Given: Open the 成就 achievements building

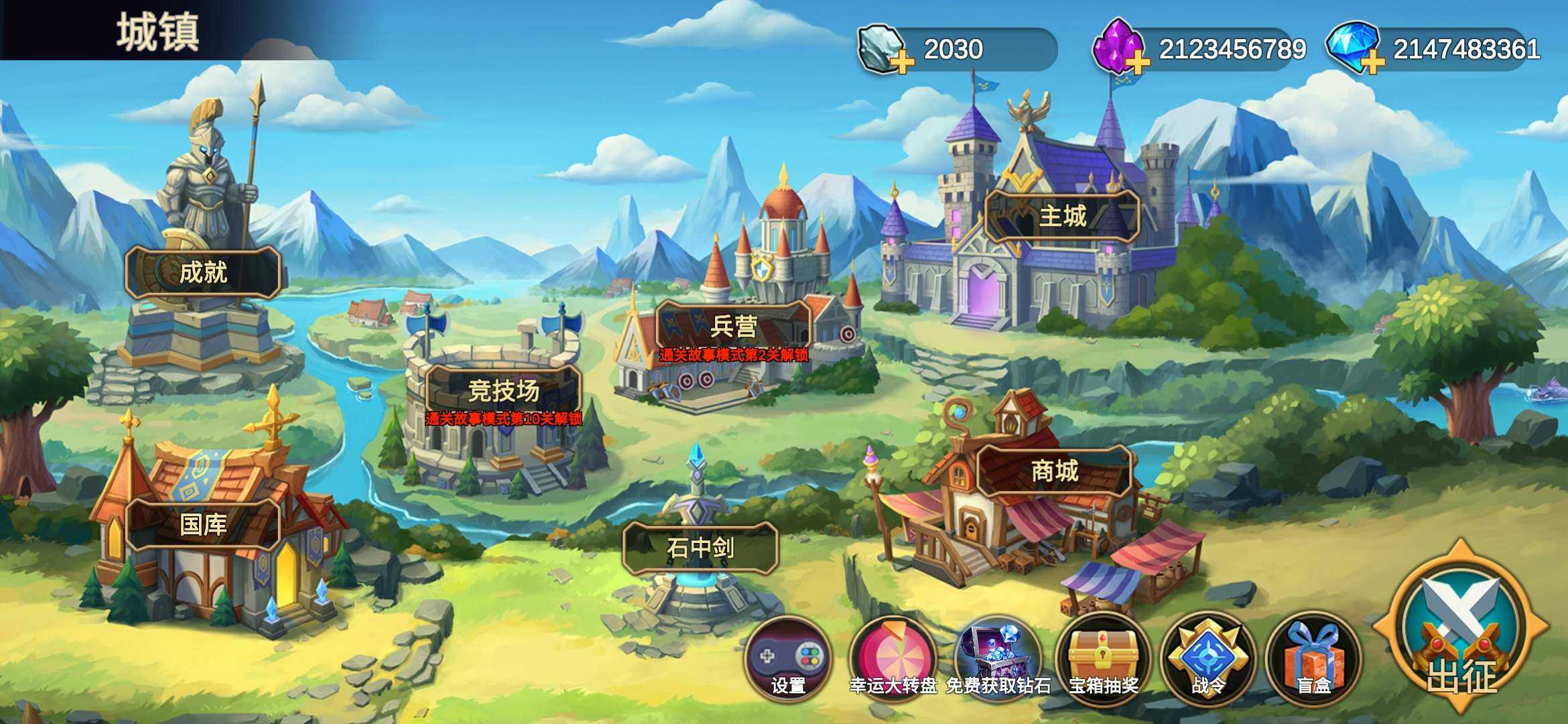Looking at the screenshot, I should pyautogui.click(x=202, y=272).
